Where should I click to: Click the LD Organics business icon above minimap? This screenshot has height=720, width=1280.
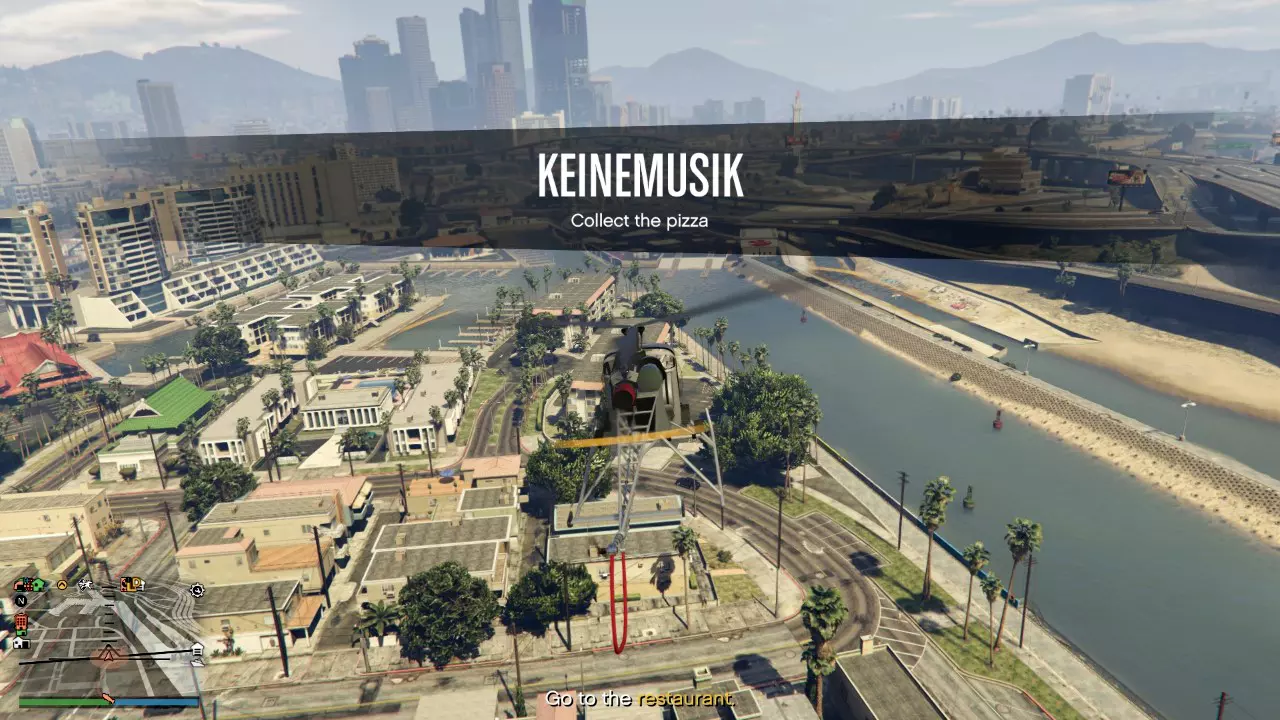point(132,585)
